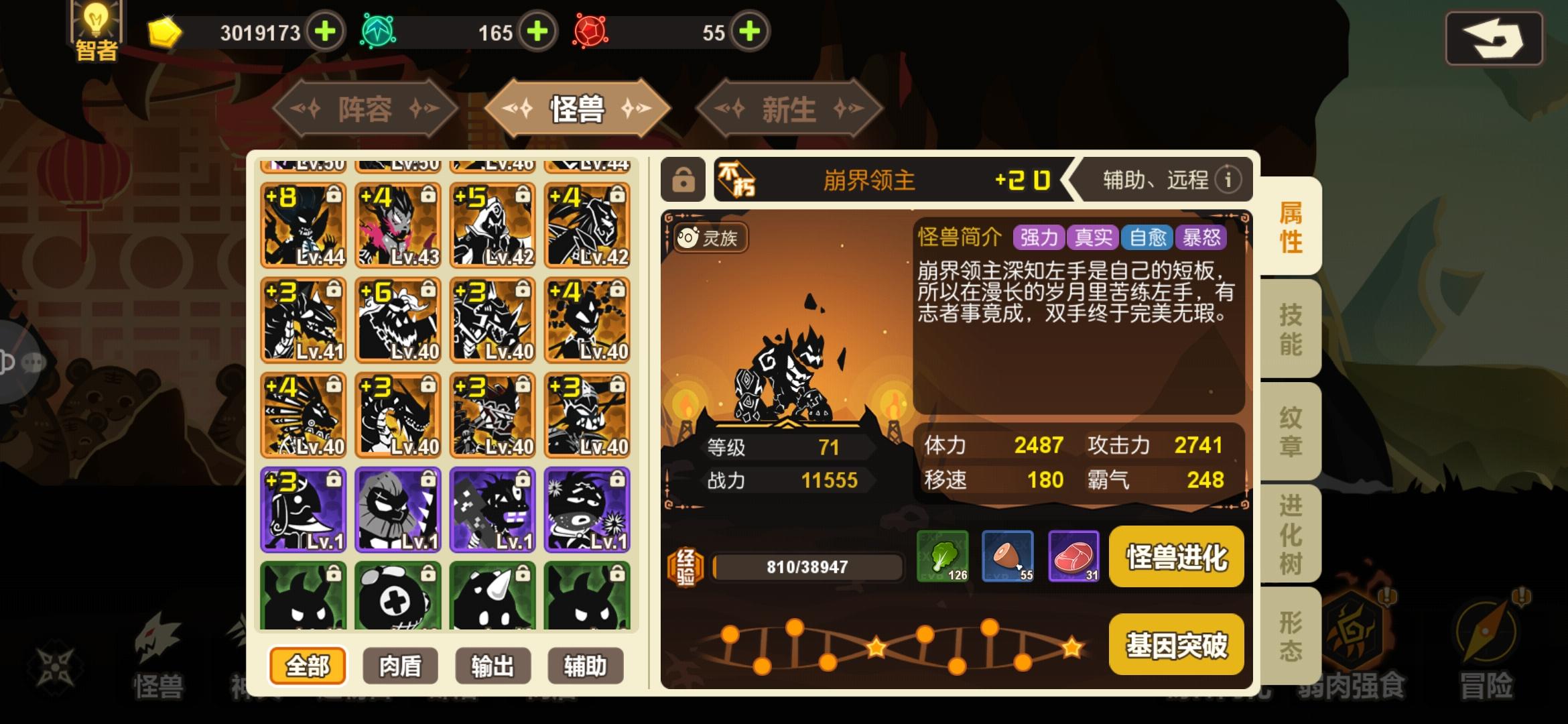Enable the 全部 filter option
1568x724 pixels.
click(x=309, y=666)
